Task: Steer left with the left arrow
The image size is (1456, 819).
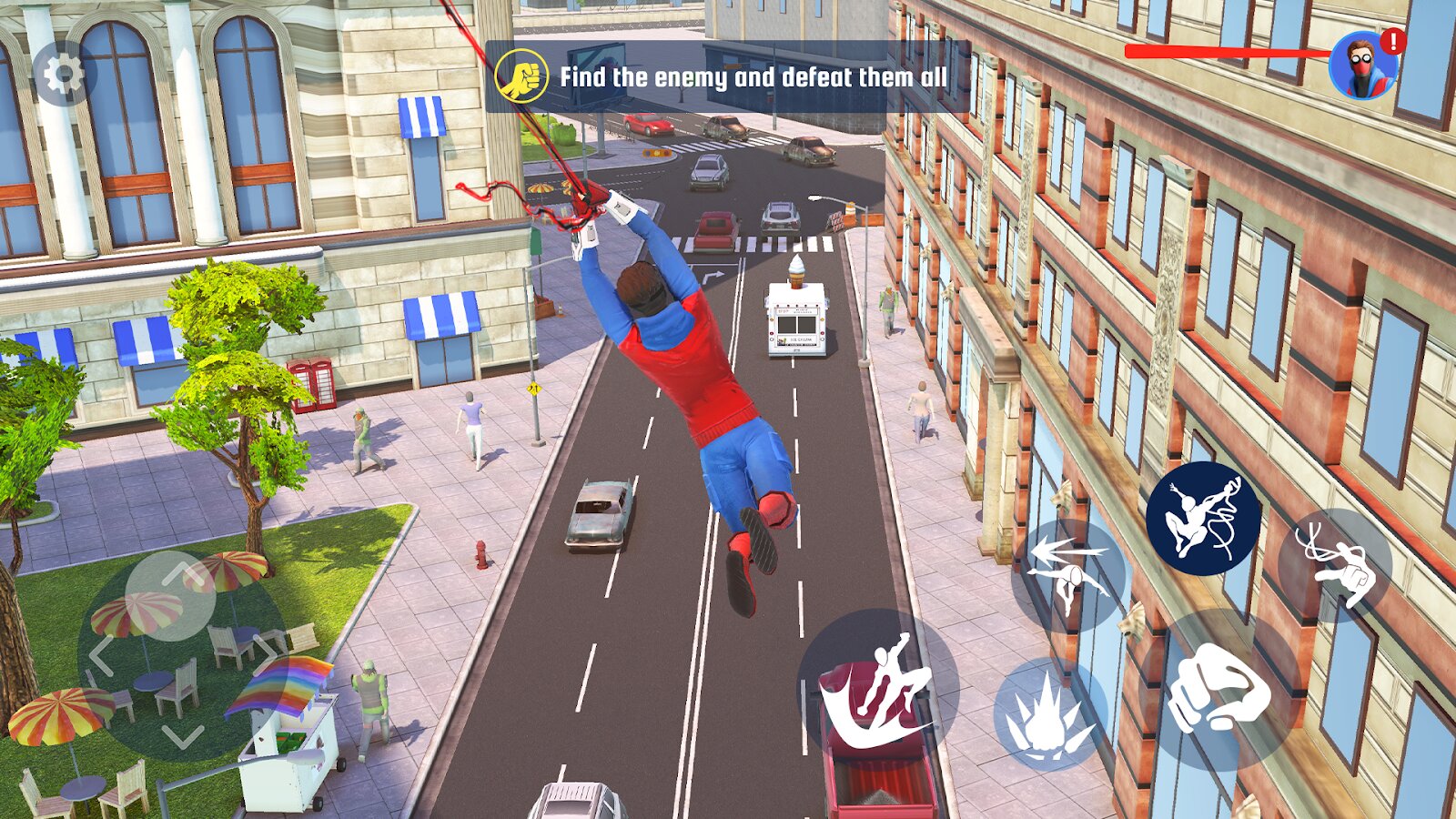Action: tap(102, 655)
